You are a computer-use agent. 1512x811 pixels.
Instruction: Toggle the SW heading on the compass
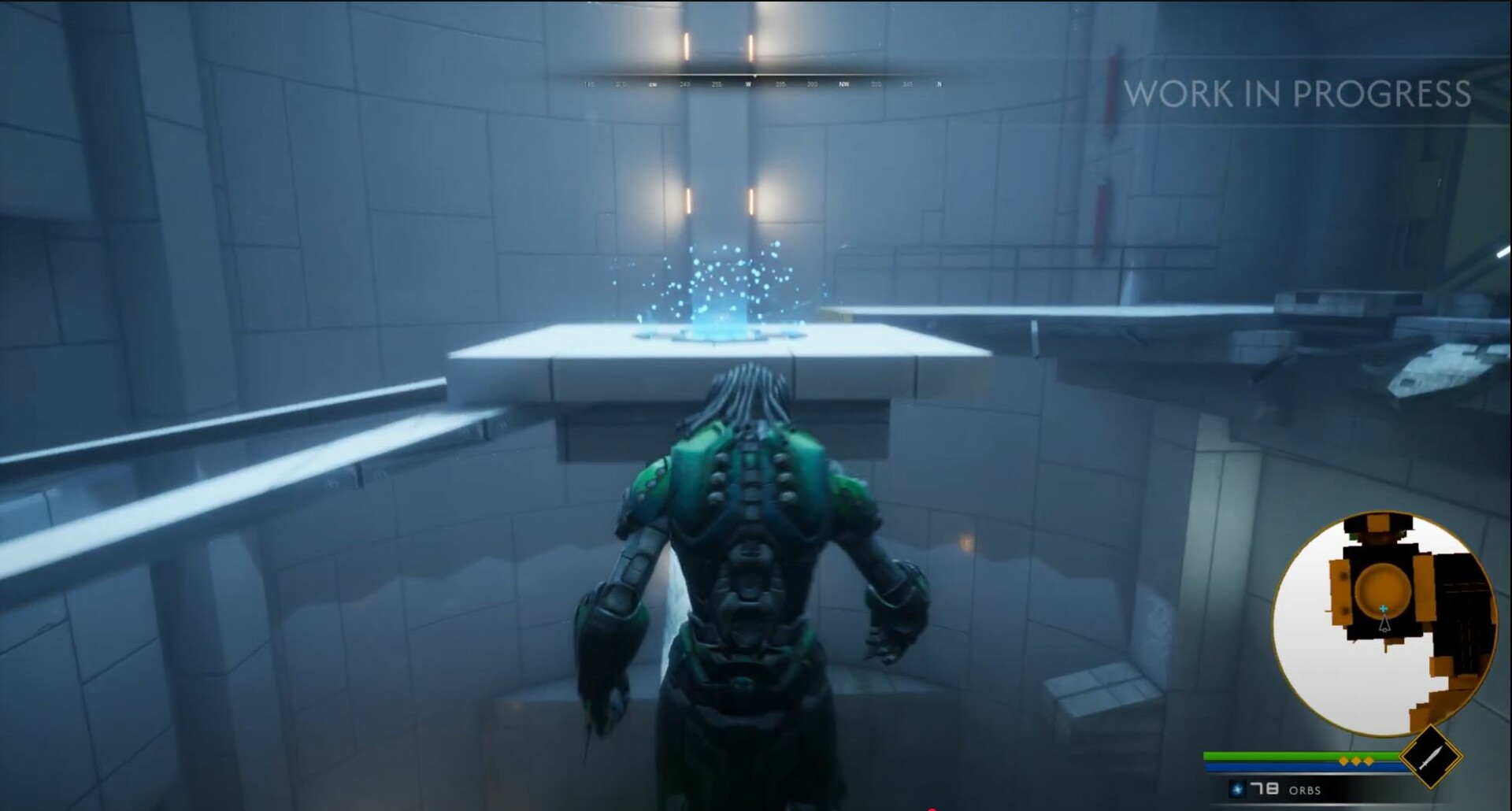pos(651,84)
